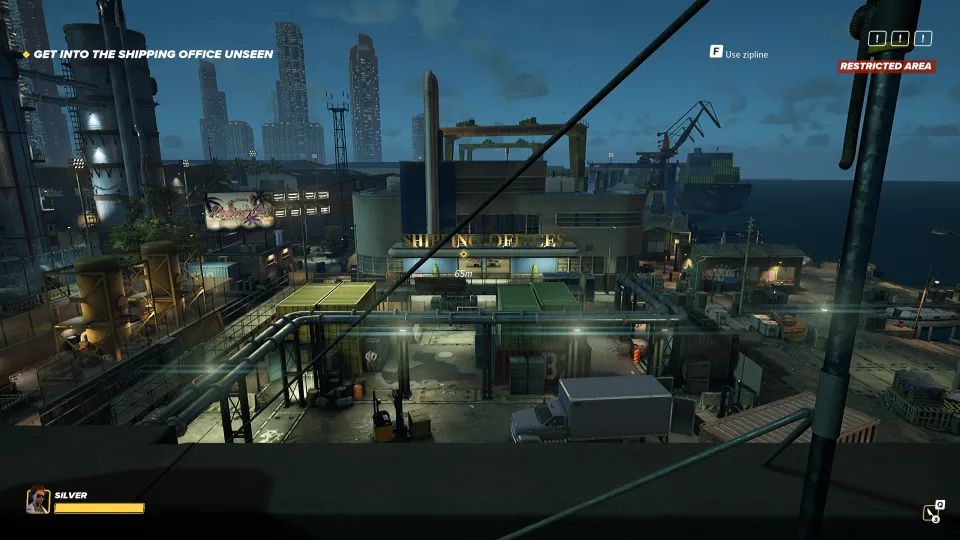Image resolution: width=960 pixels, height=540 pixels.
Task: Click the red Restricted Area badge
Action: 886,66
